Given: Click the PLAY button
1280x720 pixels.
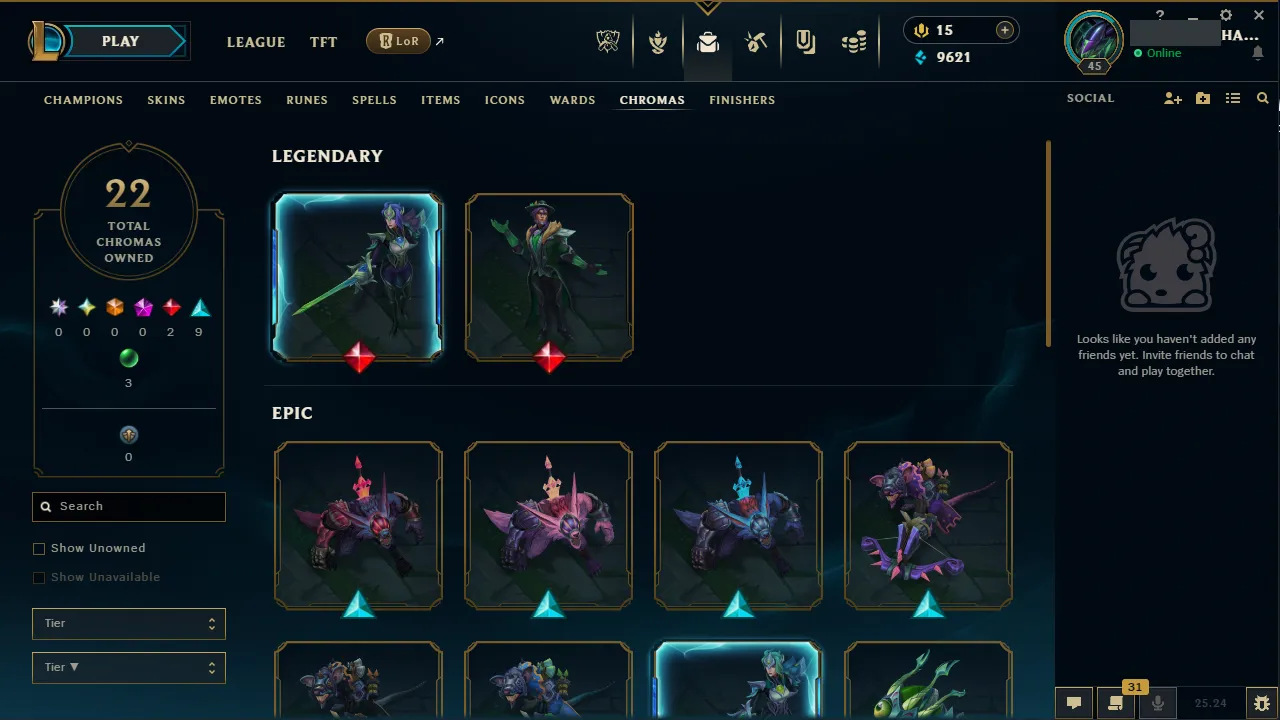Looking at the screenshot, I should point(120,41).
